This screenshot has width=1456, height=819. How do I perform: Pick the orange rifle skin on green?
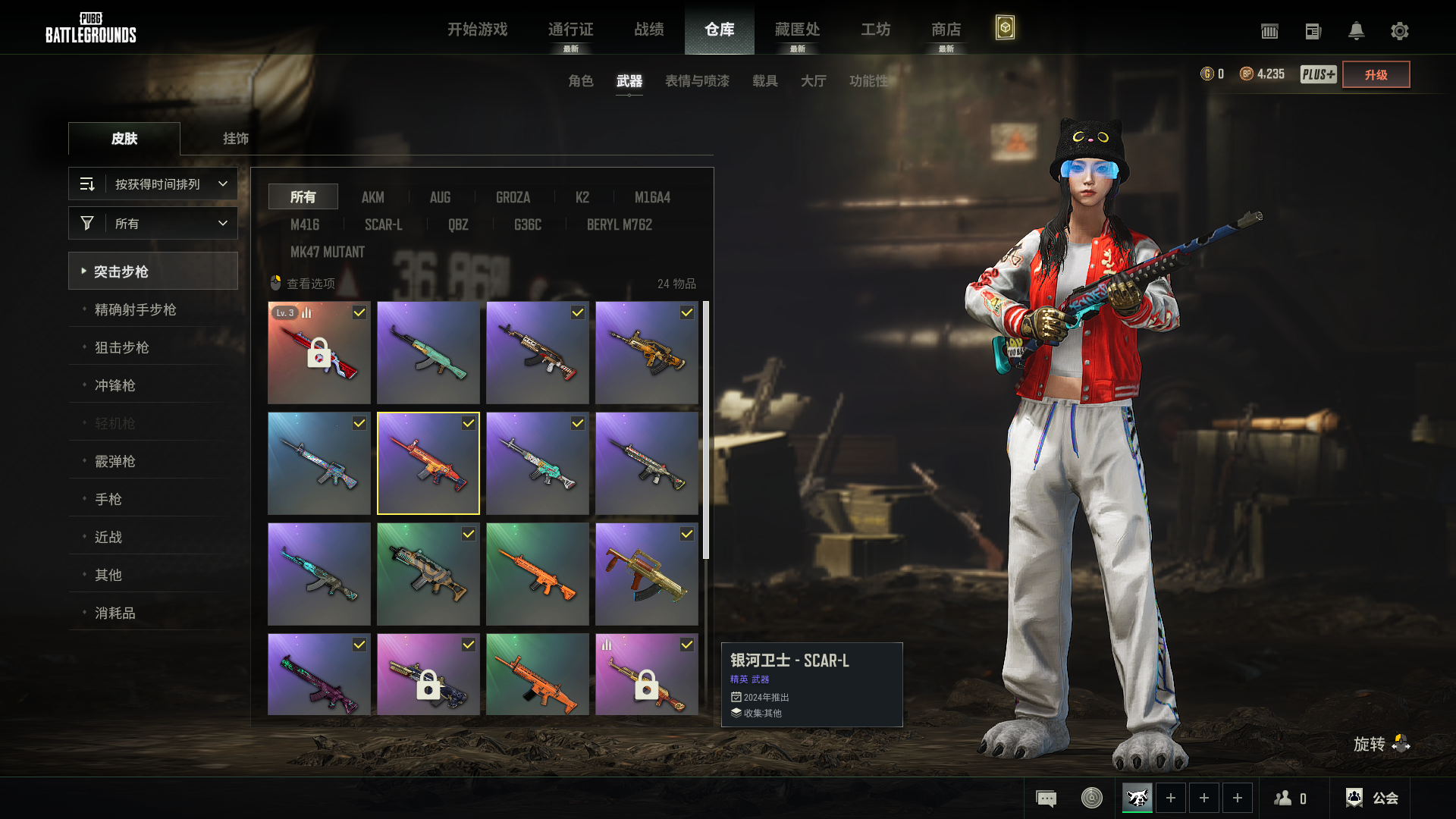tap(538, 574)
